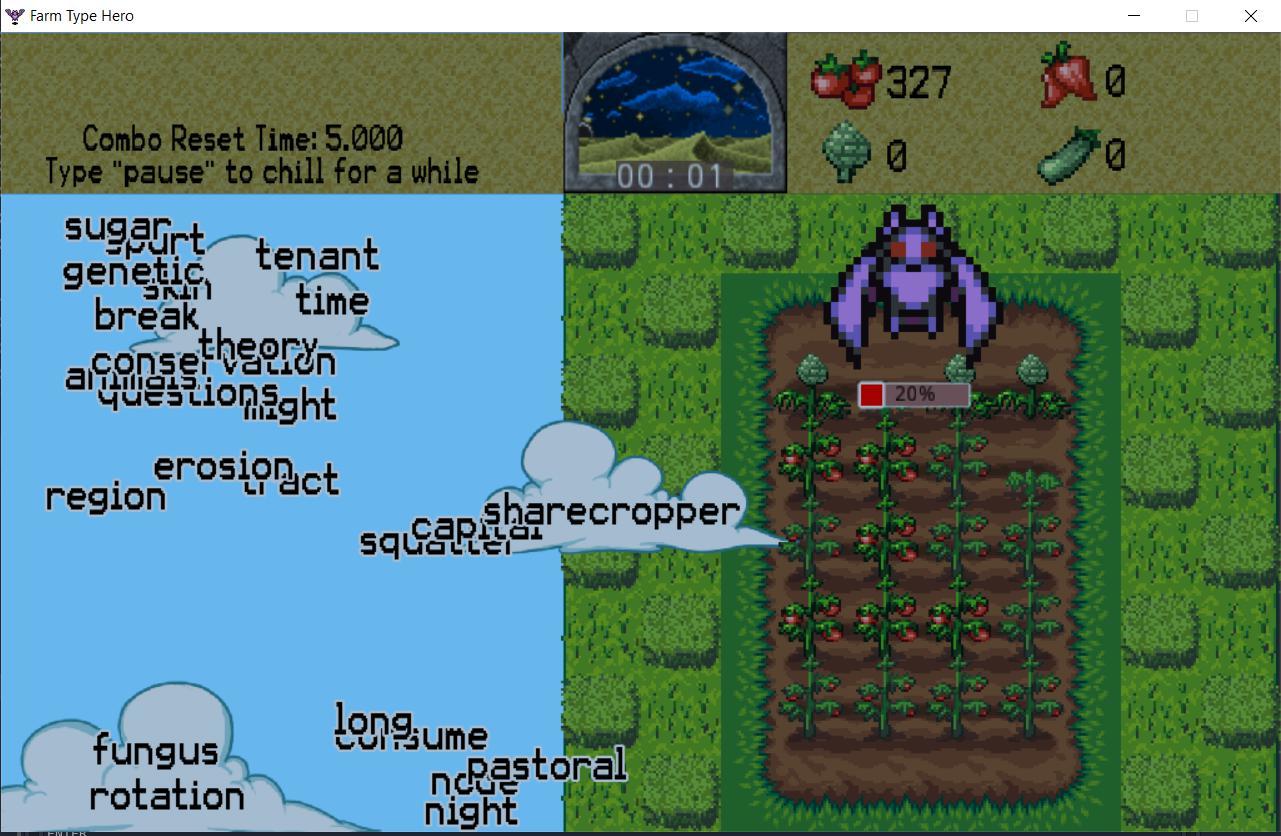Click the word 'theory' overlapping the cloud

coord(259,346)
